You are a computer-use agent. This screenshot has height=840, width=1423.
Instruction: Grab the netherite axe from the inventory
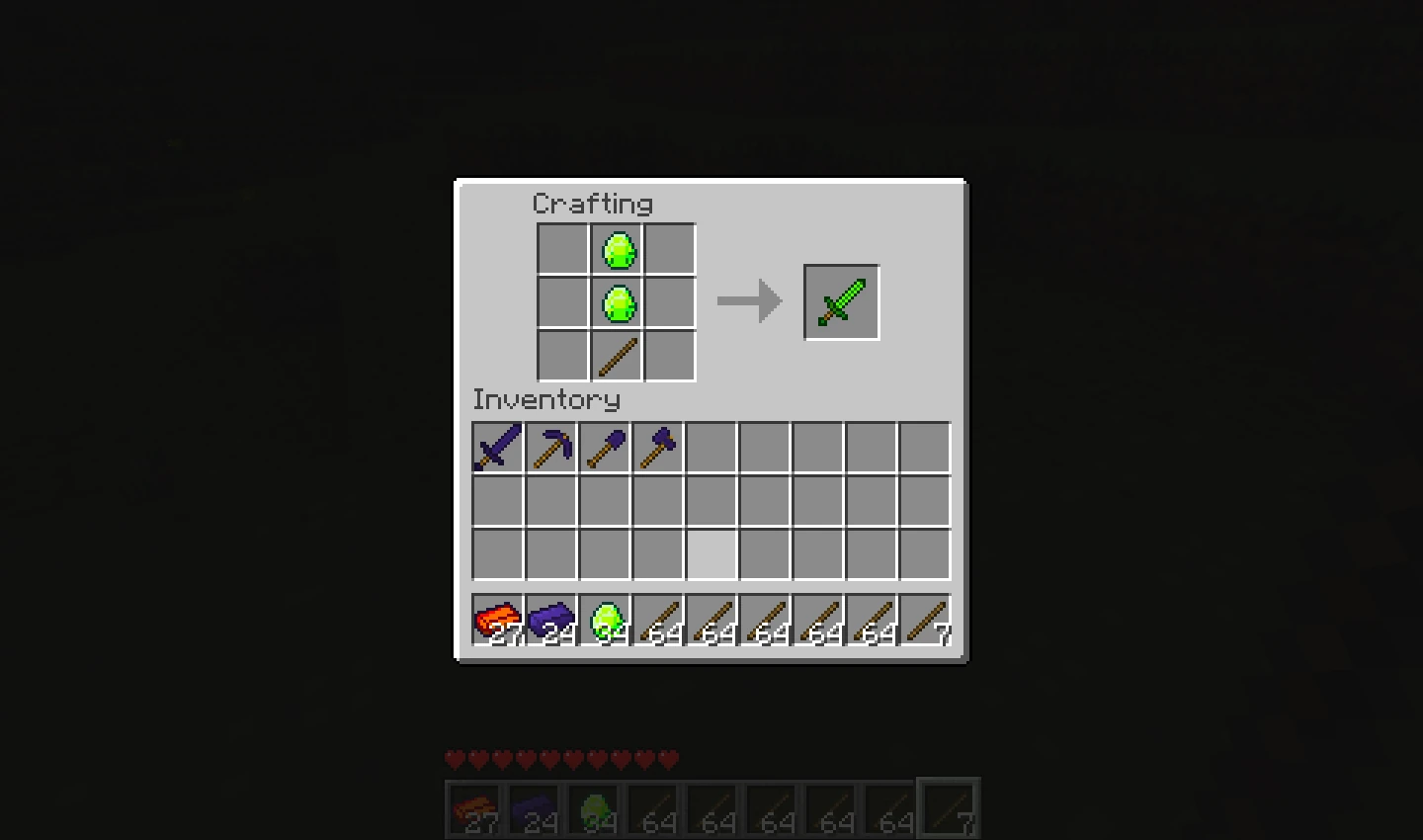[657, 448]
